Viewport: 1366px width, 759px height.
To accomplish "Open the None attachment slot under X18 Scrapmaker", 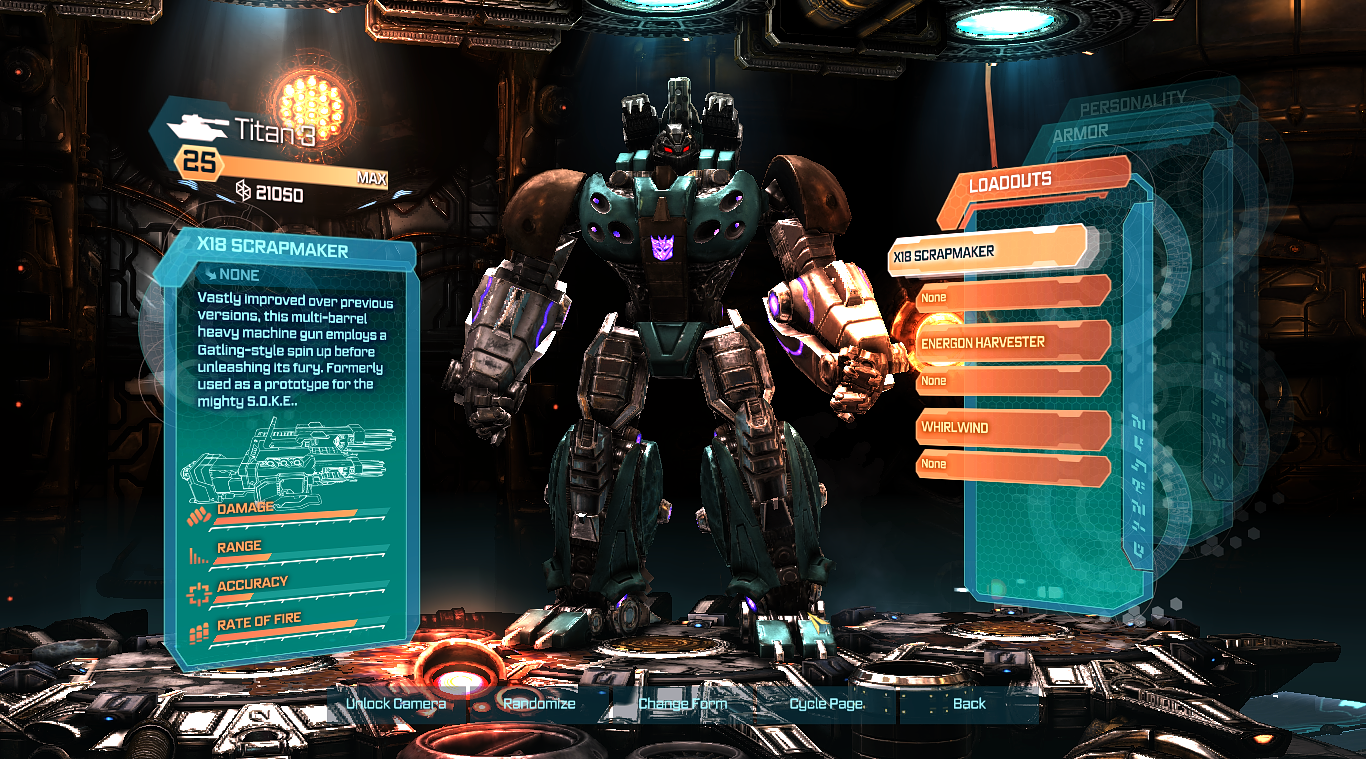I will click(x=1010, y=297).
